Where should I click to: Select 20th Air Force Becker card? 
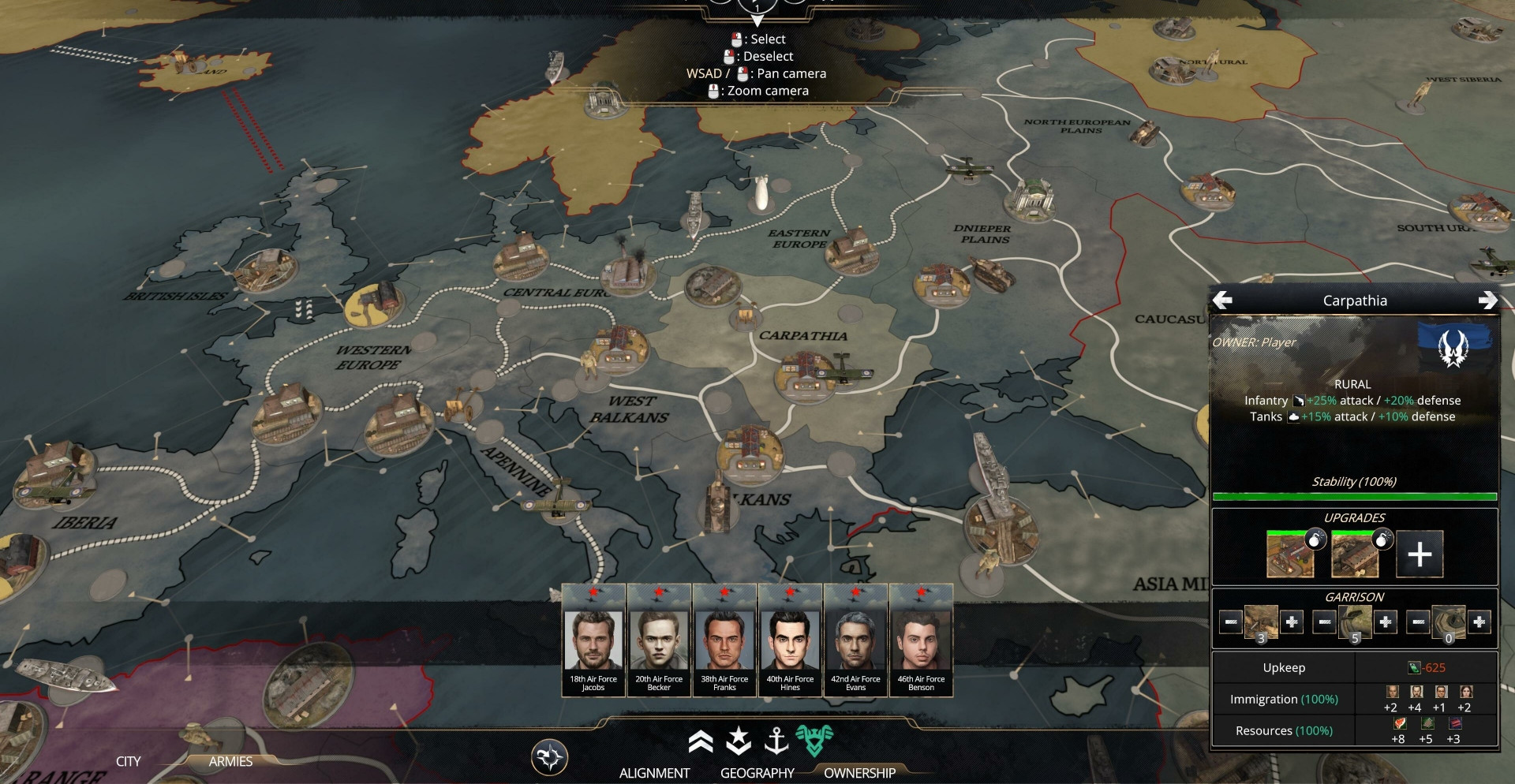659,640
